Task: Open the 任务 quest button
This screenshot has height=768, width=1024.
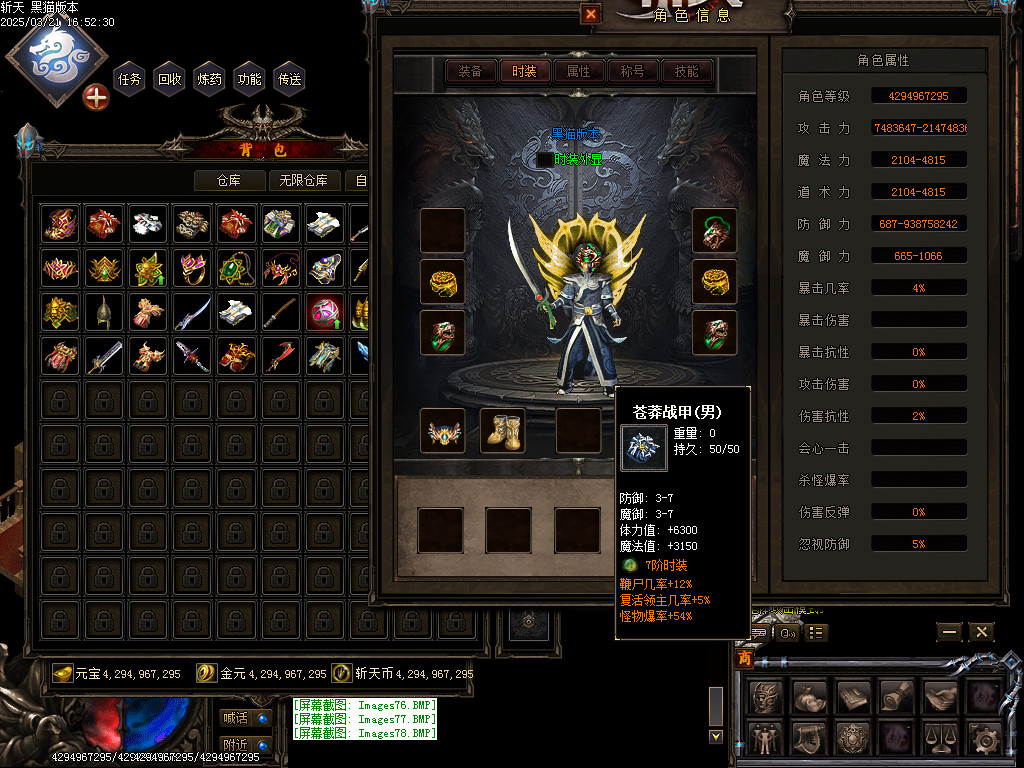Action: tap(130, 79)
